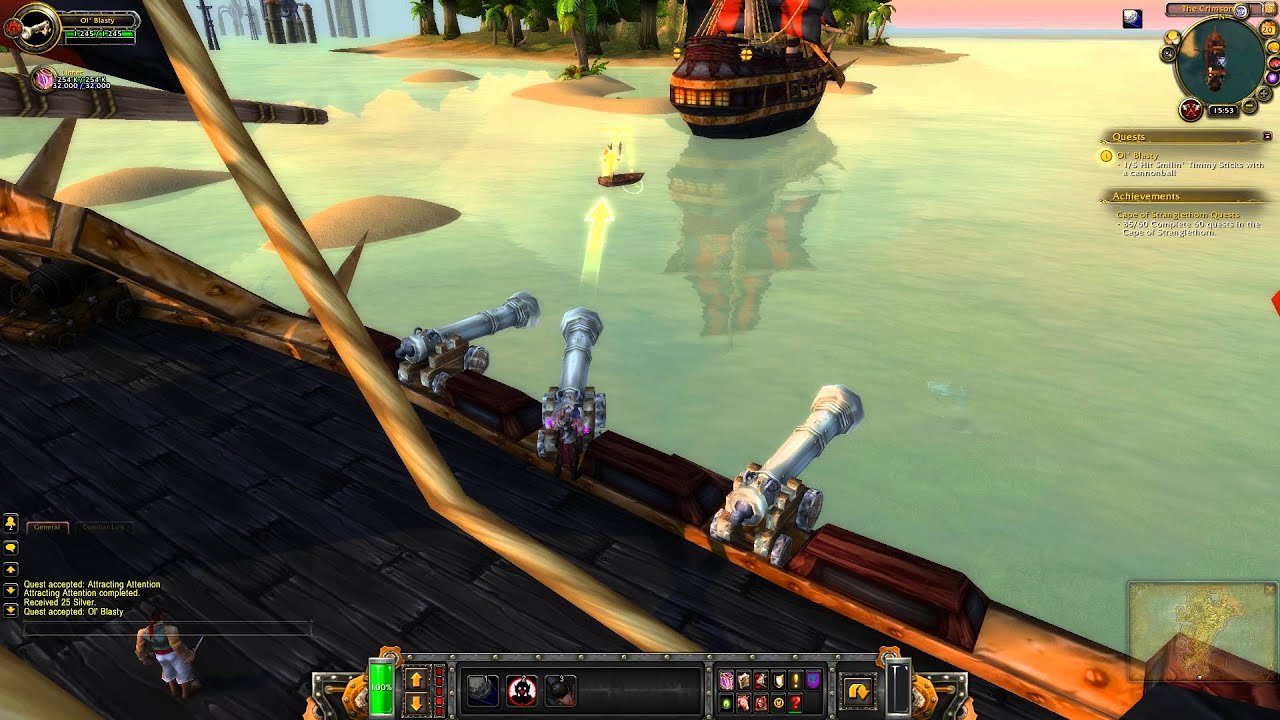Collapse the Quests objective tracker
This screenshot has width=1280, height=720.
click(x=1268, y=137)
